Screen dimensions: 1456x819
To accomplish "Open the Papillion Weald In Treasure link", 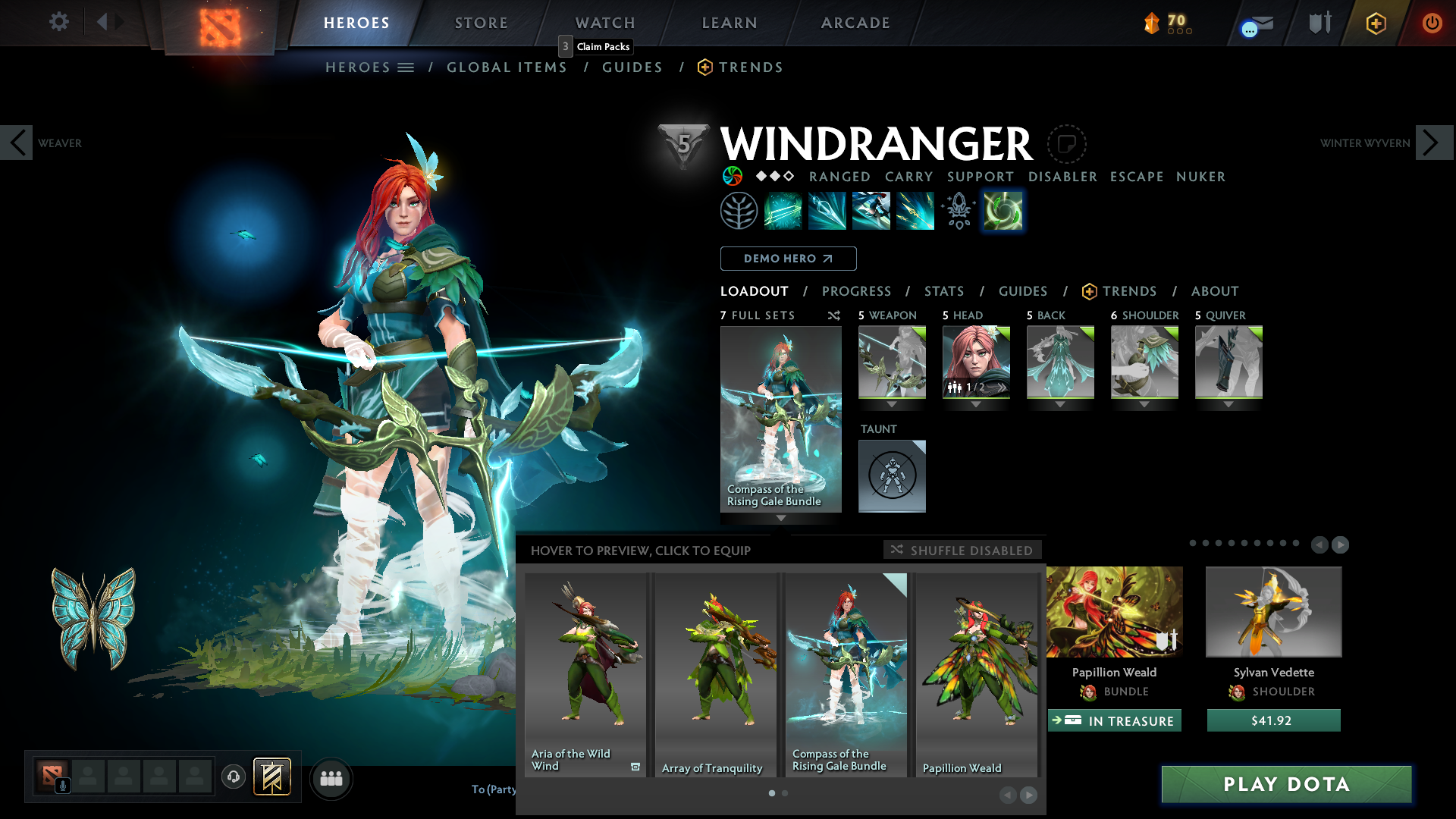I will point(1114,720).
